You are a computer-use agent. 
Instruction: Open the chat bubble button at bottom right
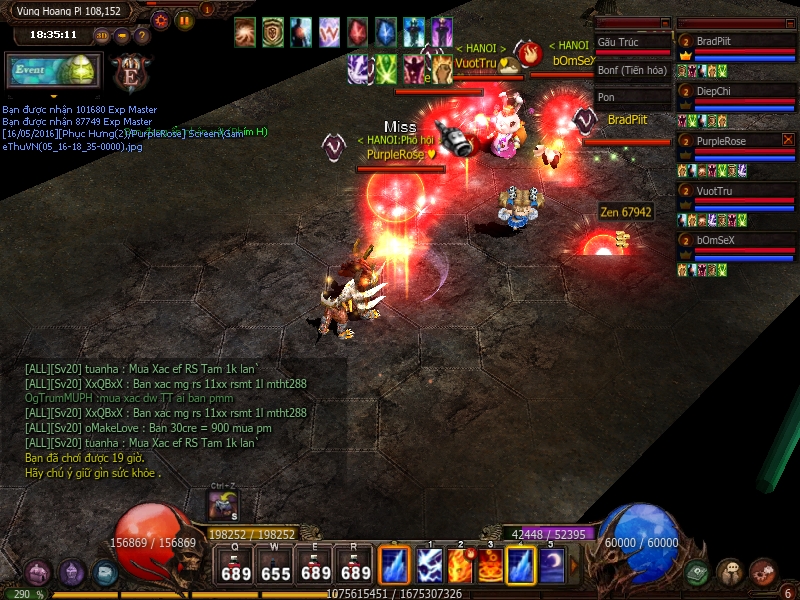(730, 572)
